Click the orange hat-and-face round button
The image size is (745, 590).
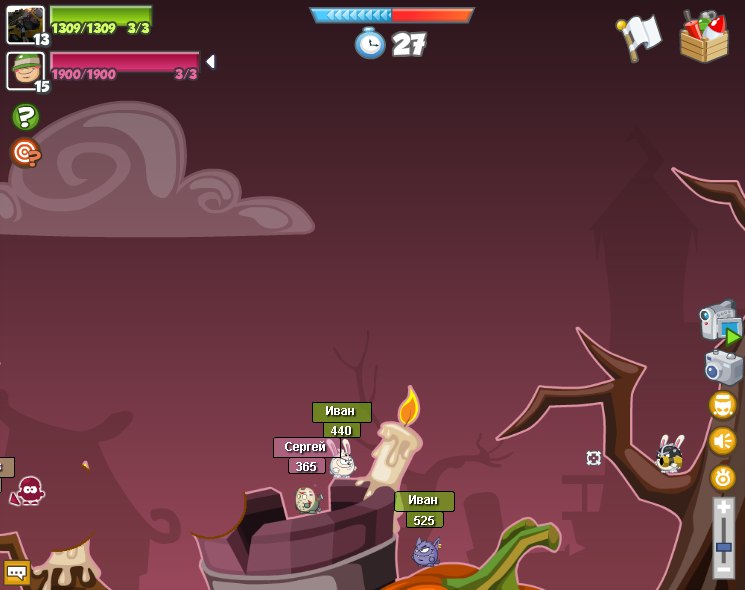(723, 405)
